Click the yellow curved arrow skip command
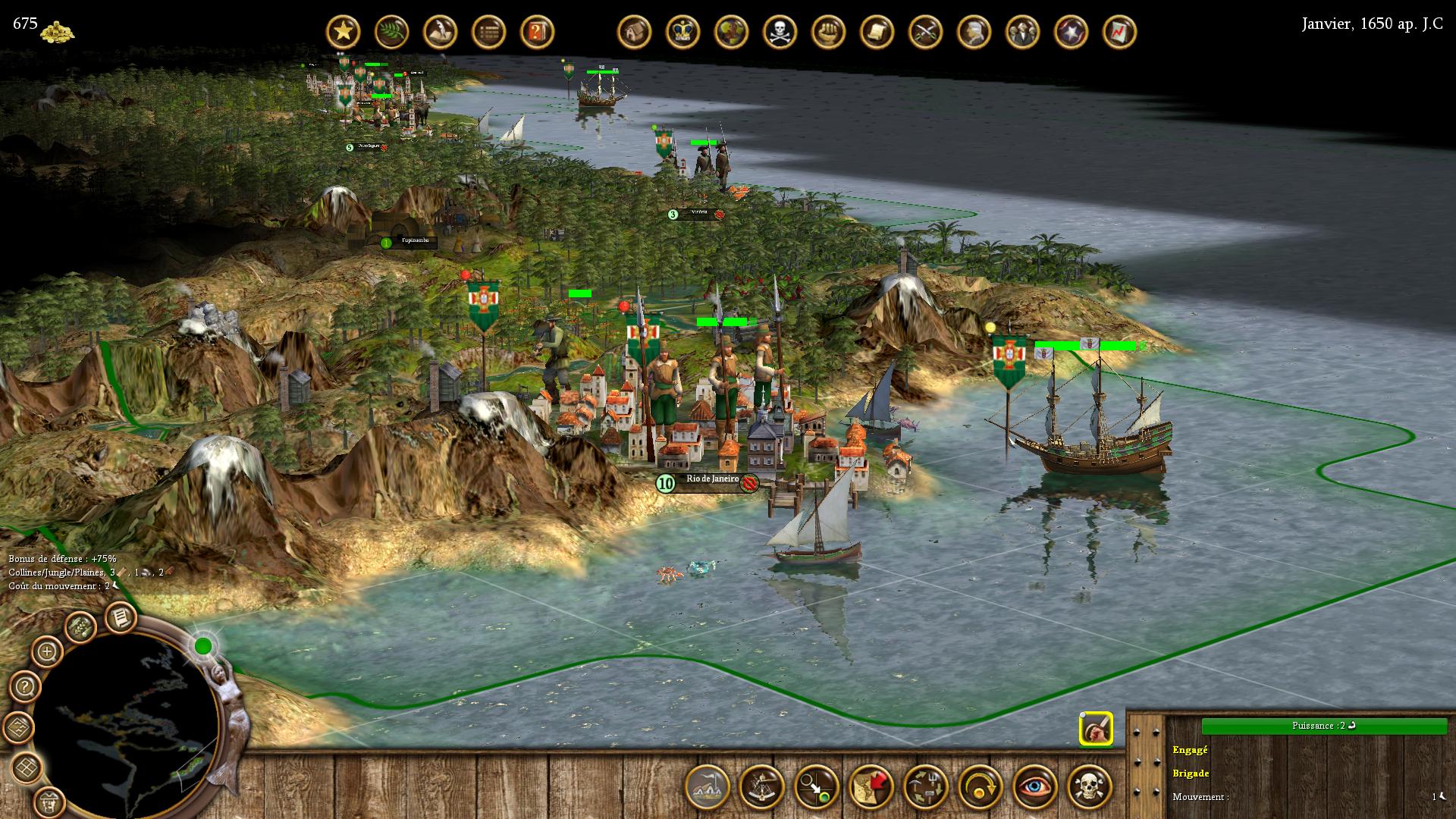 pos(981,786)
